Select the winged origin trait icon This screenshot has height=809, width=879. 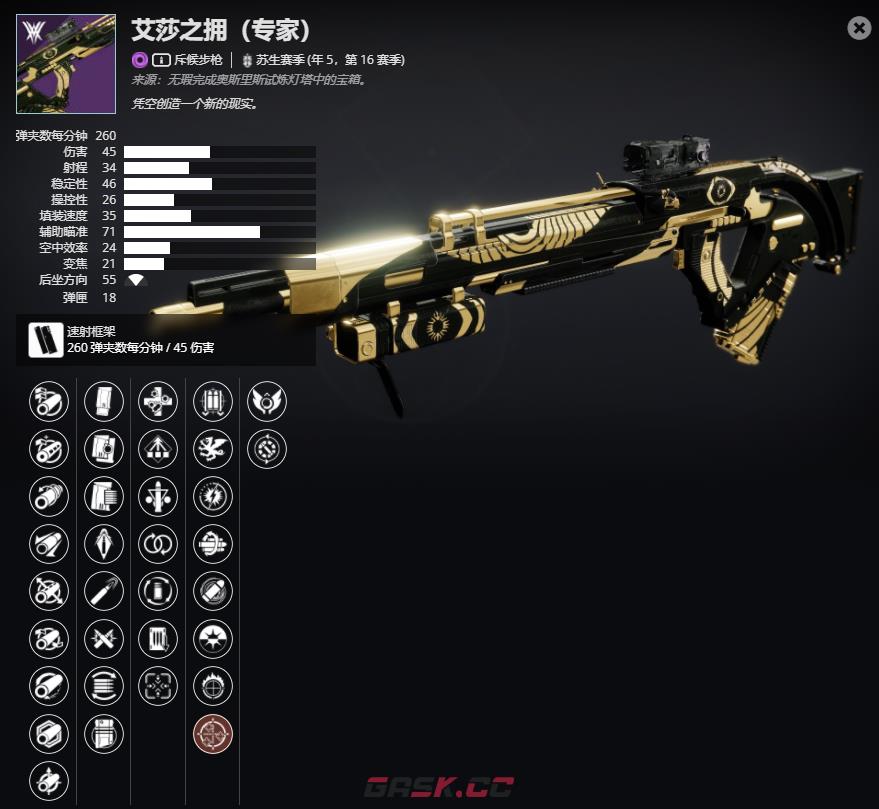pyautogui.click(x=267, y=401)
